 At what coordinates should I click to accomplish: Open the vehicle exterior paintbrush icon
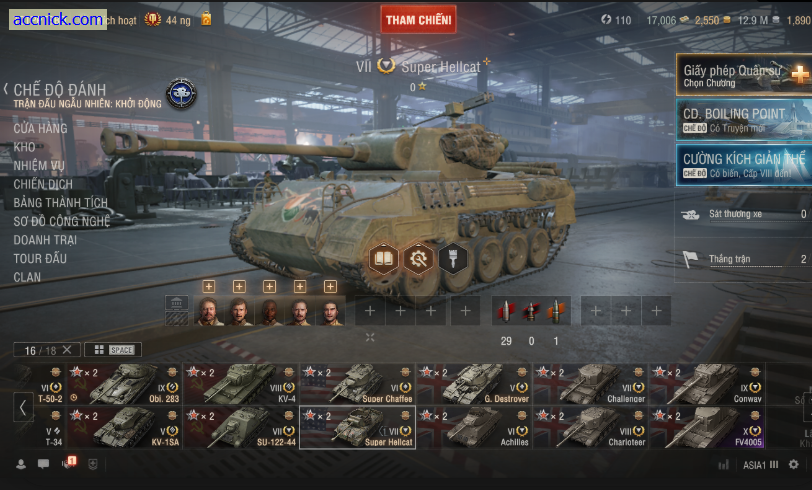tap(453, 258)
